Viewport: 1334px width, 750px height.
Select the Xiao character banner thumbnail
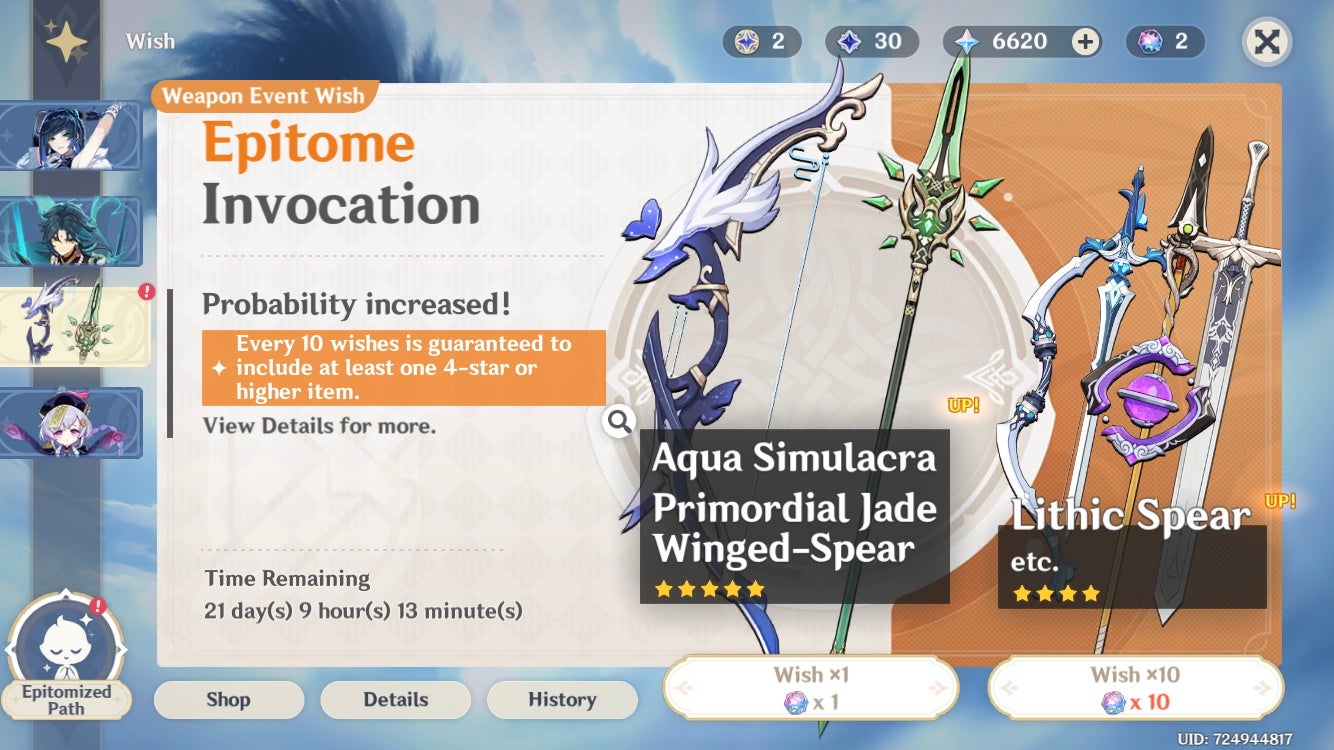click(71, 231)
